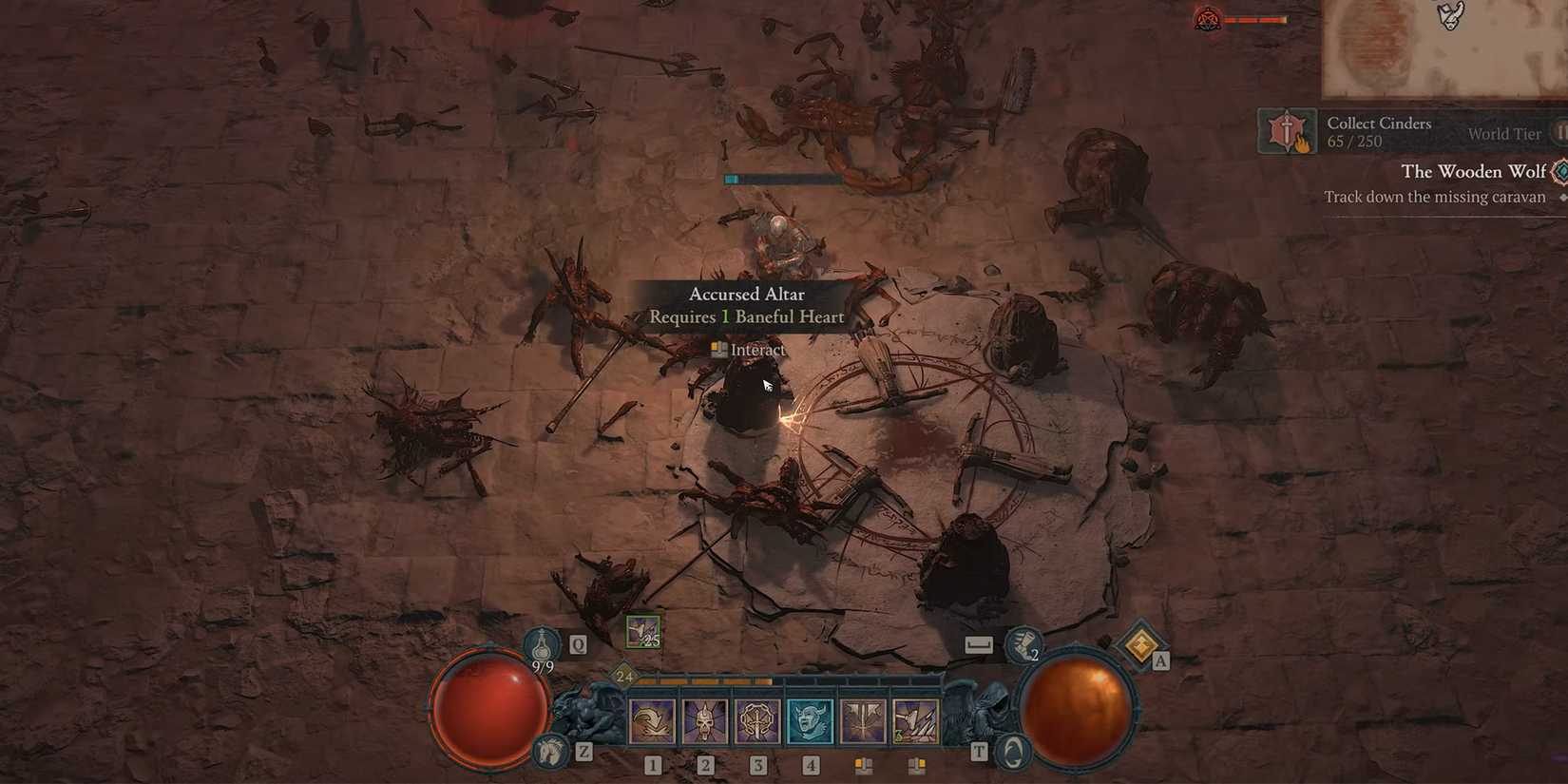Select the Whirlwind skill in slot one
Screen dimensions: 1568x784
651,719
